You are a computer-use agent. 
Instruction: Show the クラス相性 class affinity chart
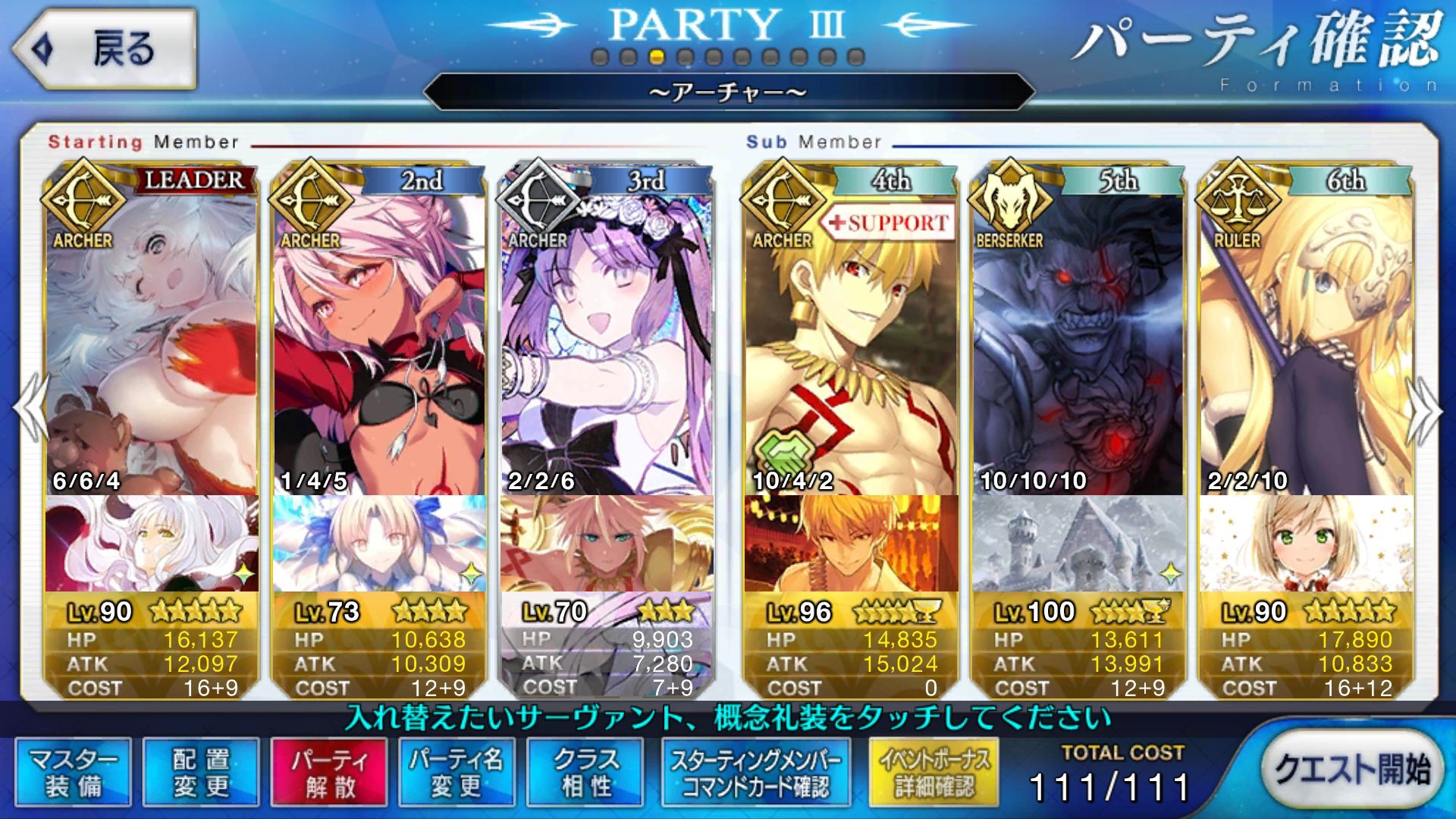click(585, 773)
